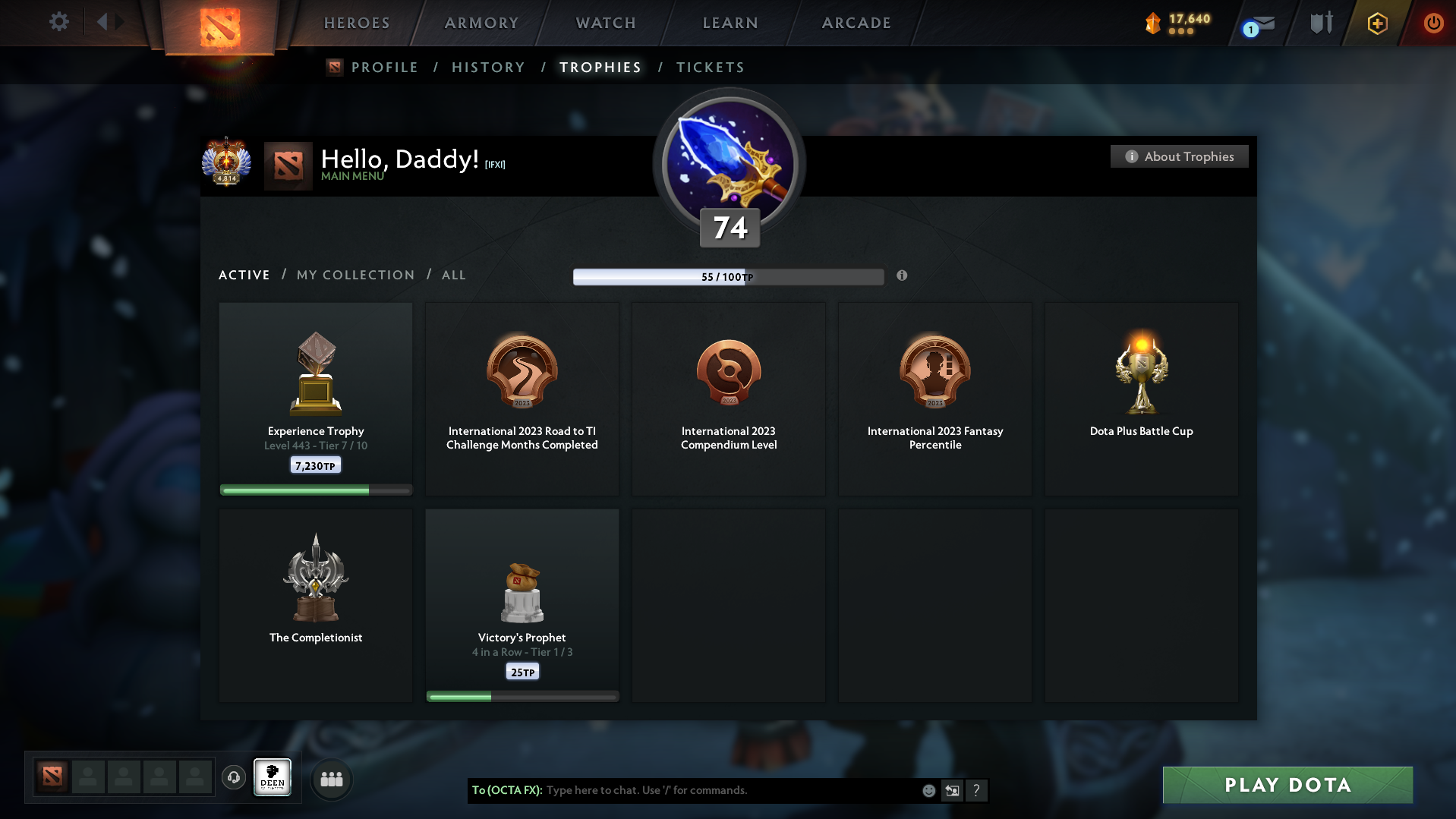Viewport: 1456px width, 819px height.
Task: Click the friends list icon near chat
Action: 331,779
